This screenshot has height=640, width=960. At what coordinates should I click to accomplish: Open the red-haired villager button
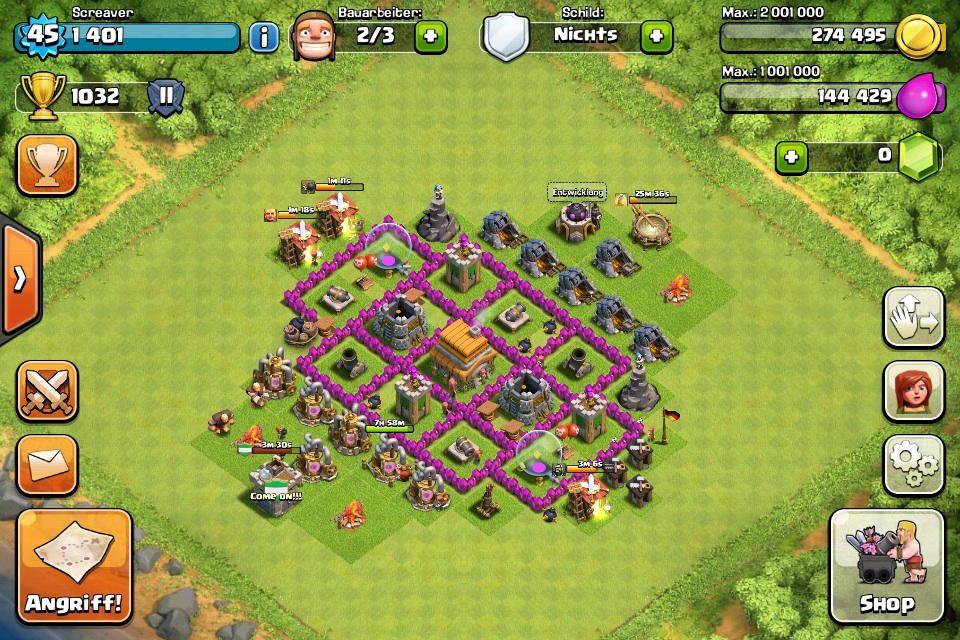coord(914,391)
